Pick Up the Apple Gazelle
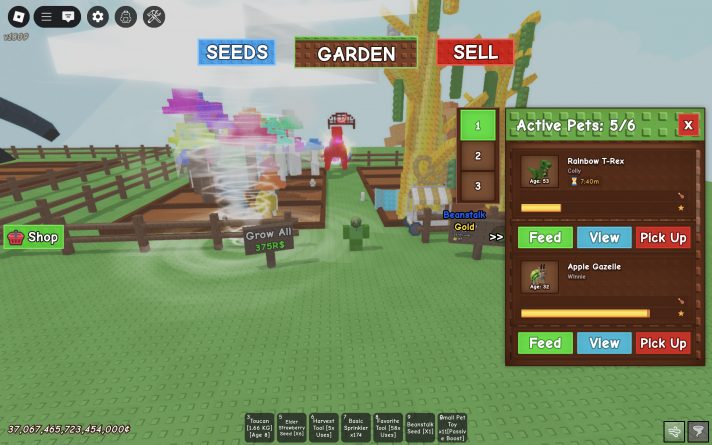 (663, 343)
